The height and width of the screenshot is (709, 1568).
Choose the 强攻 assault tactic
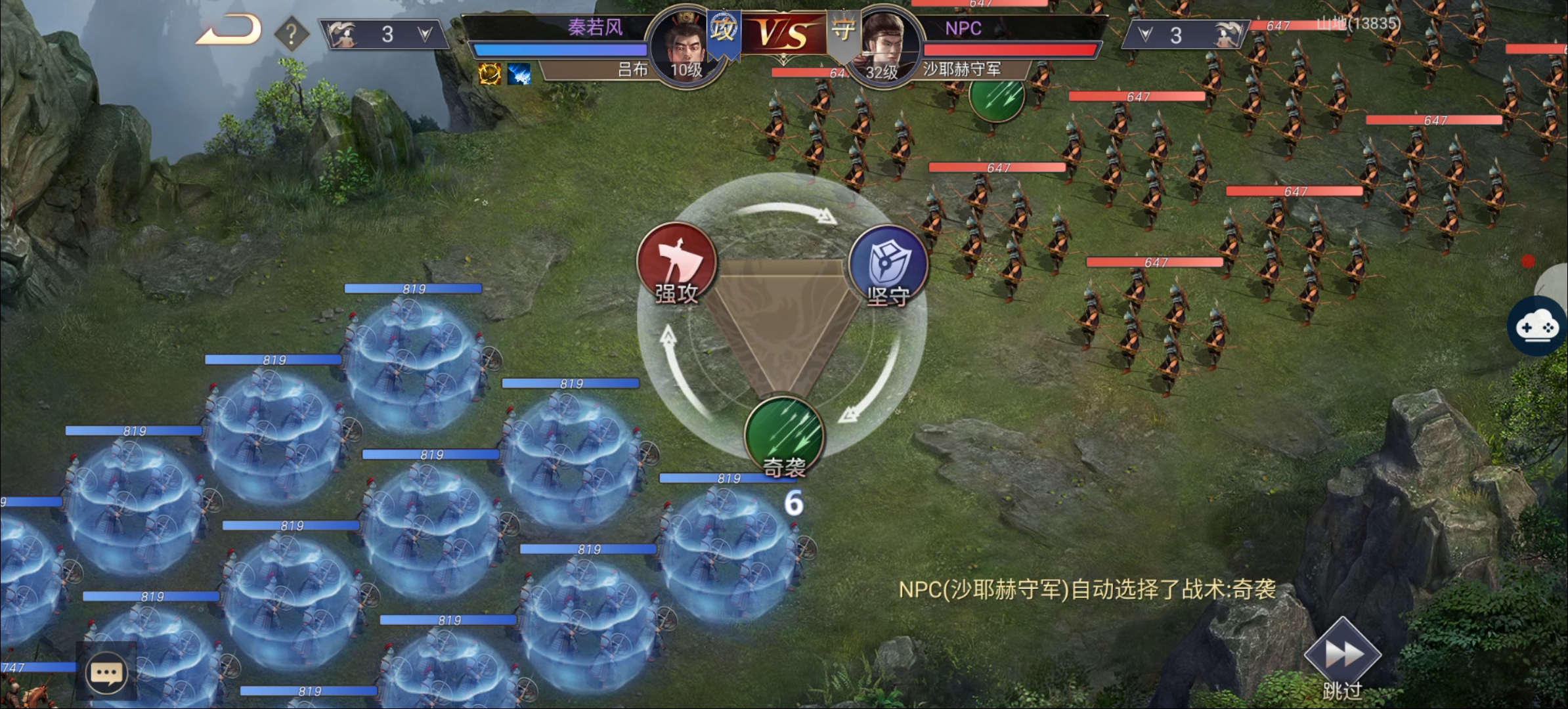point(676,264)
